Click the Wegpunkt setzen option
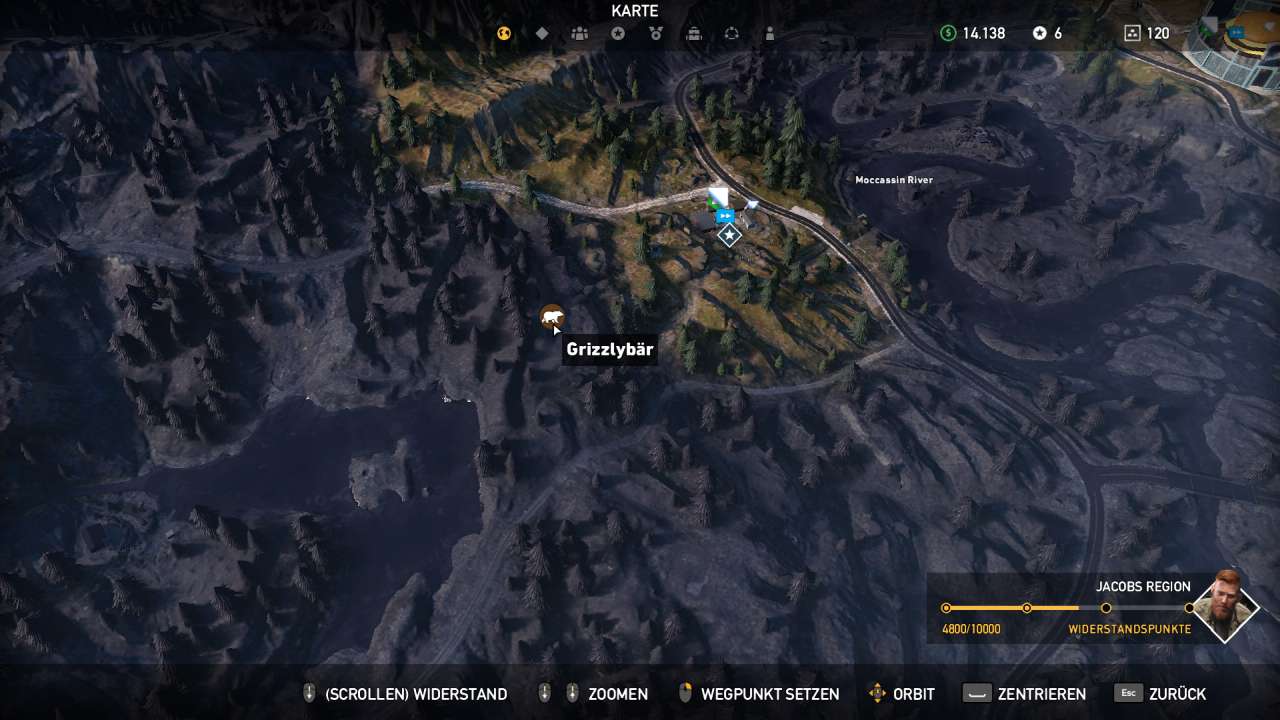Image resolution: width=1280 pixels, height=720 pixels. coord(770,694)
